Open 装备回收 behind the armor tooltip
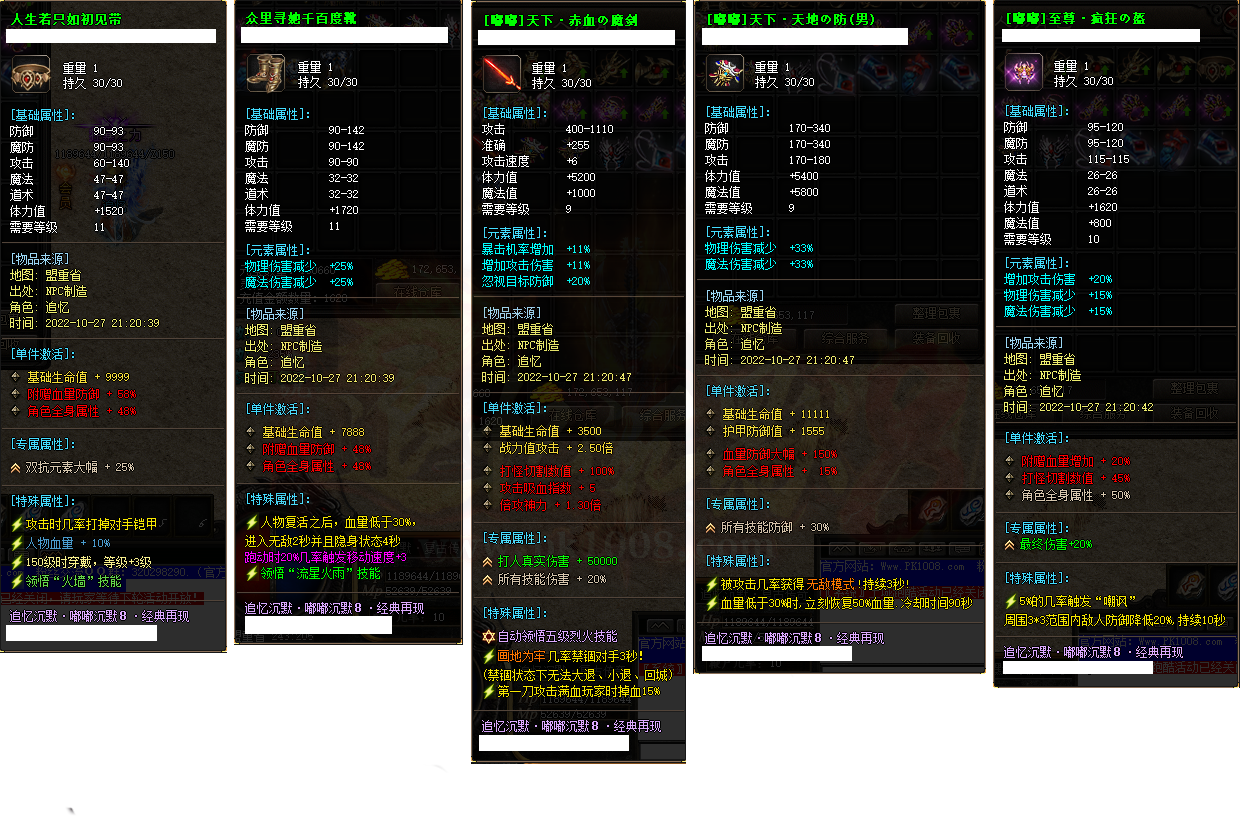Screen dimensions: 1240x833 pyautogui.click(x=936, y=338)
